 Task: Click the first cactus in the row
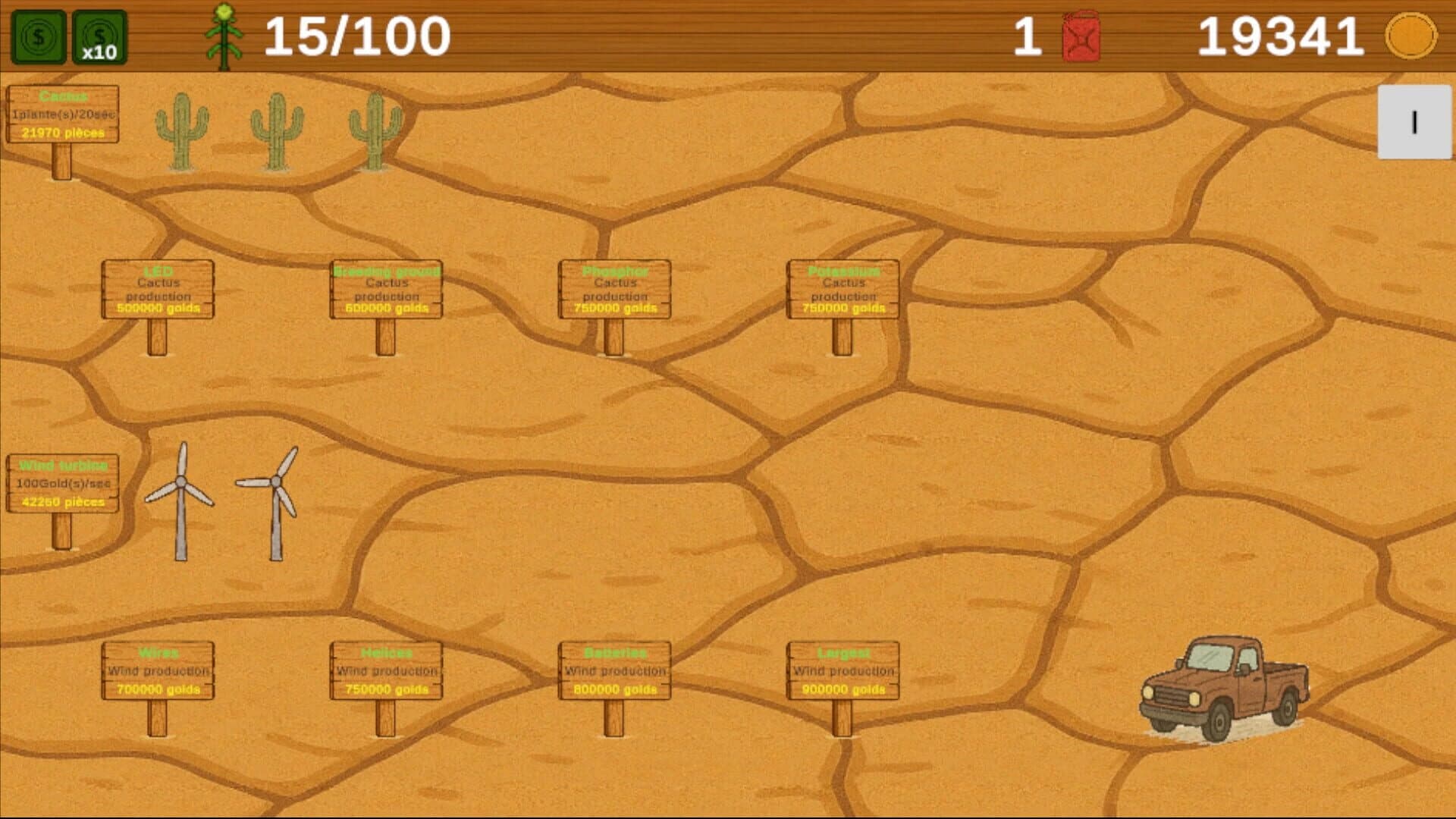click(181, 129)
